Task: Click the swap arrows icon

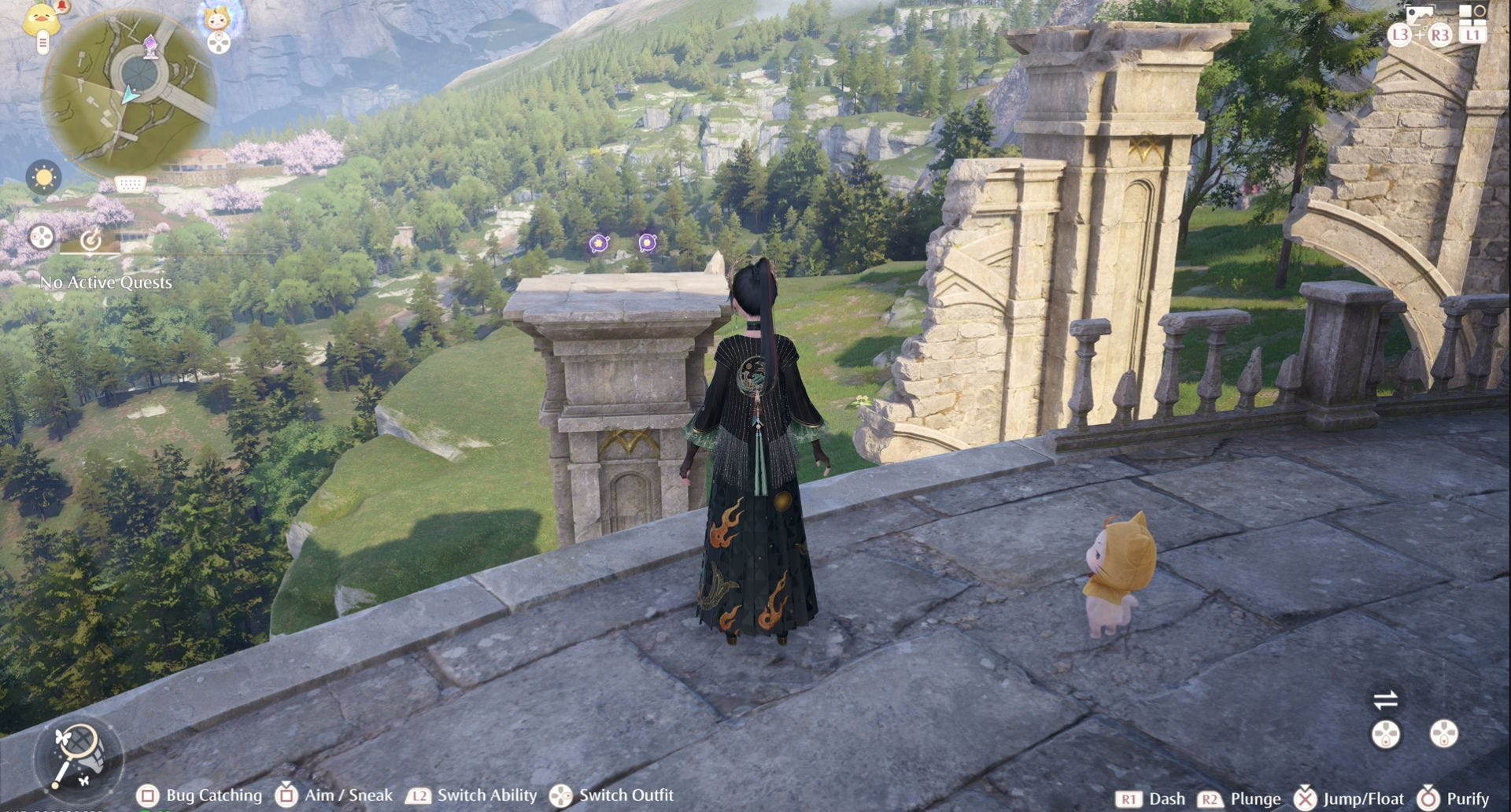Action: click(x=1385, y=699)
